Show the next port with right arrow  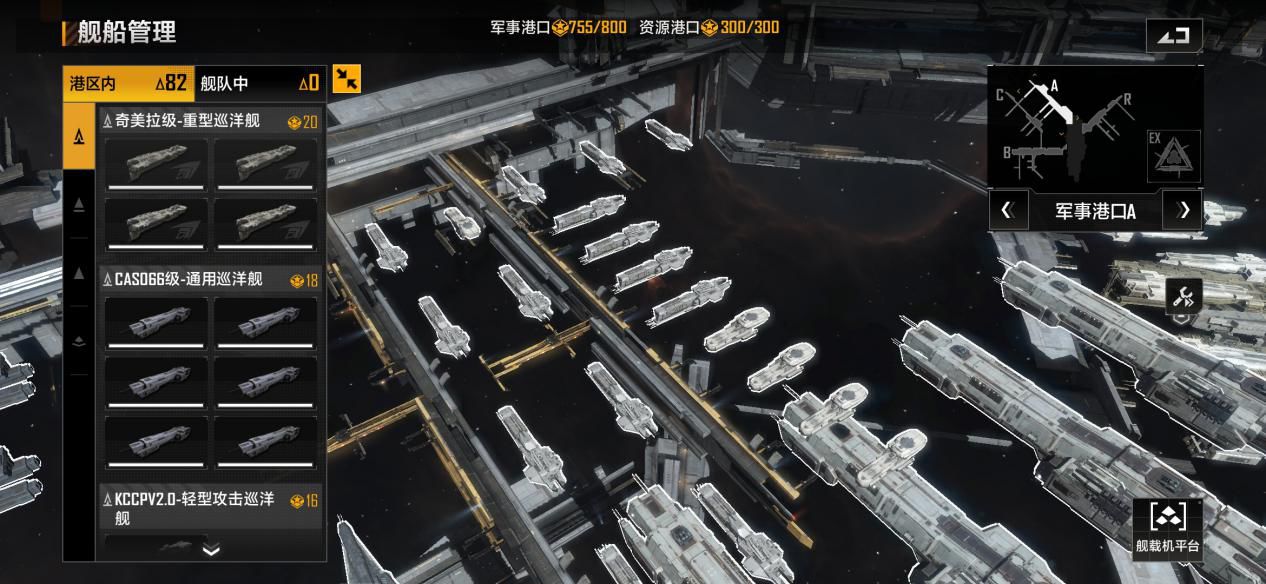tap(1185, 210)
